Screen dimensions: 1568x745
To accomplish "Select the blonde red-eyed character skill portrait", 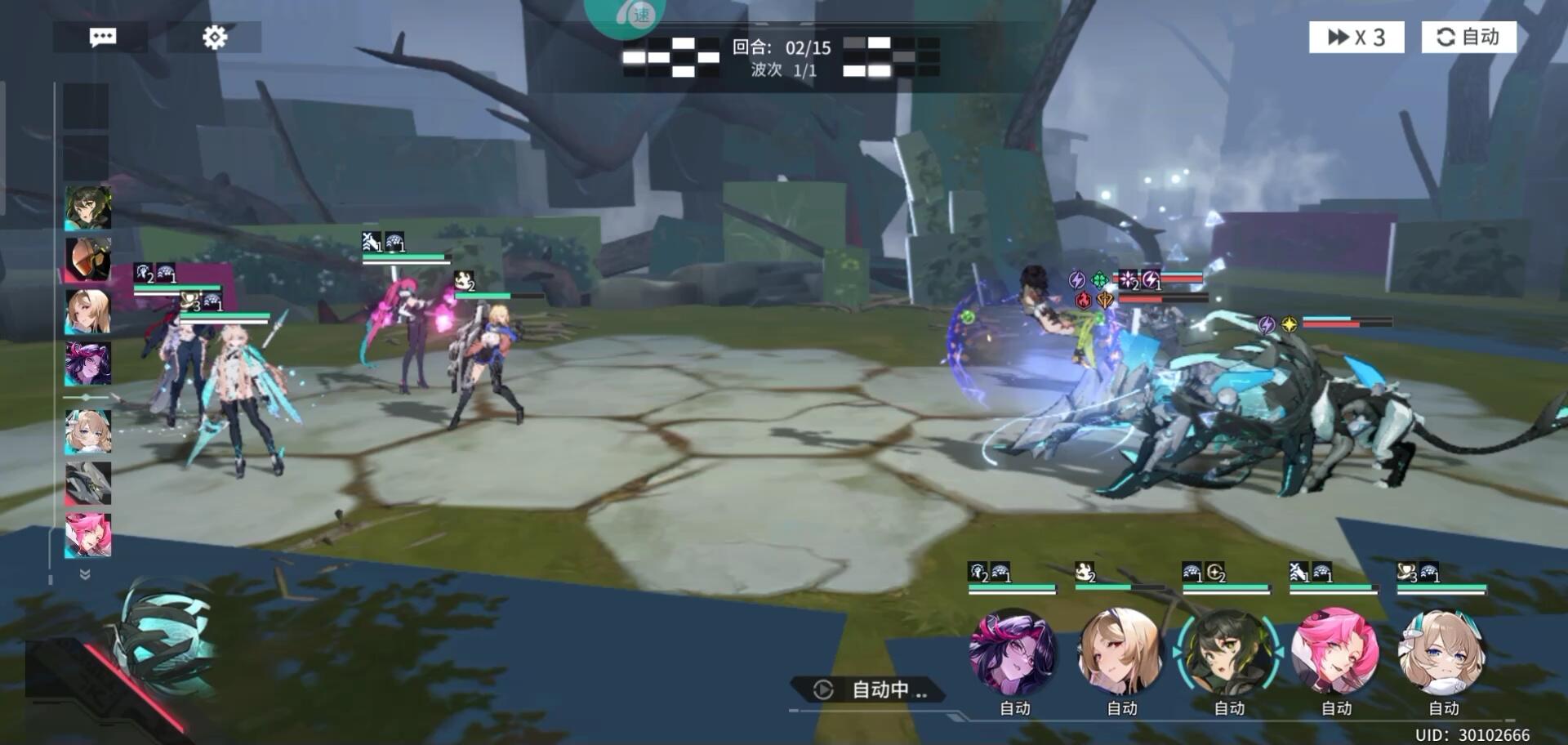I will pos(1120,653).
